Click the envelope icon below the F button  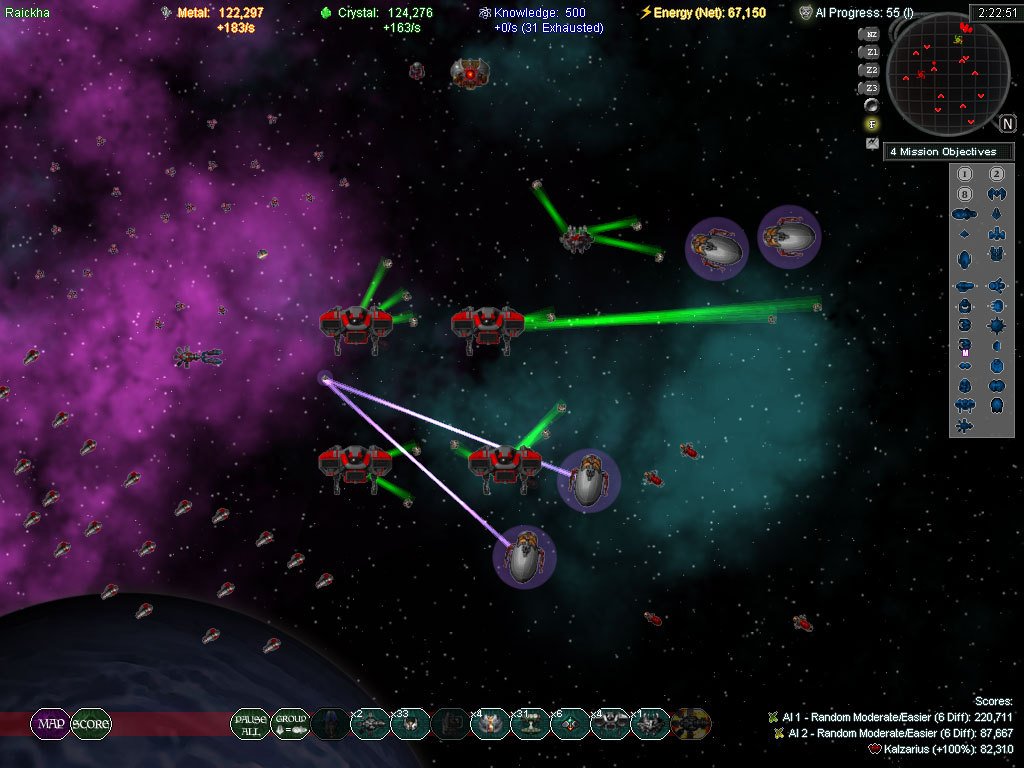872,143
